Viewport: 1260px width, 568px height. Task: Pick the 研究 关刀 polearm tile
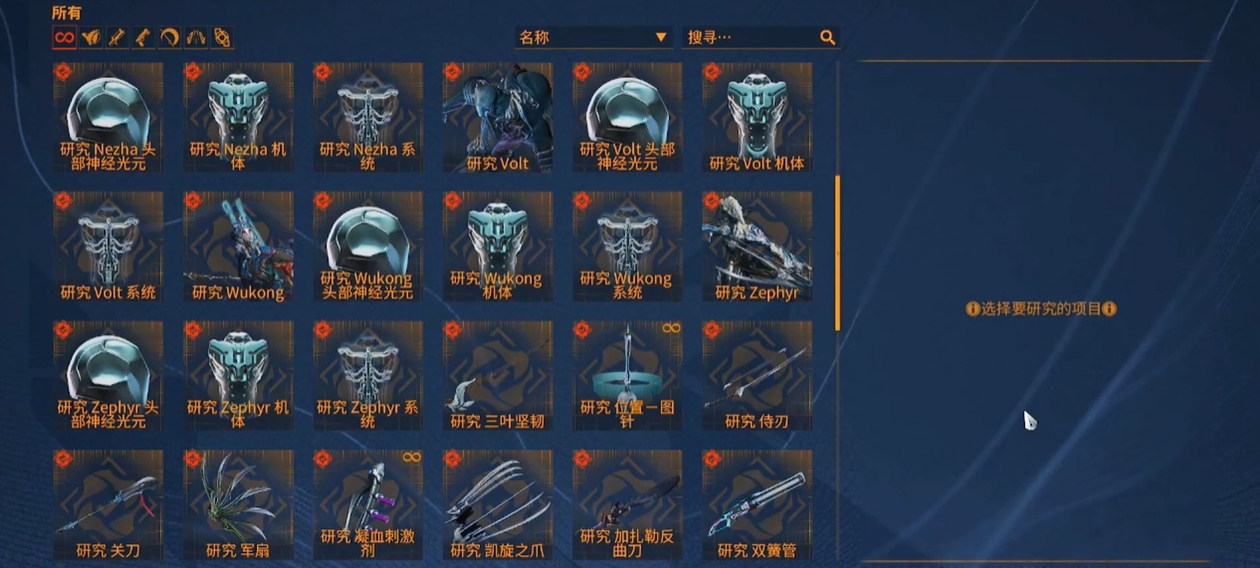click(x=108, y=504)
